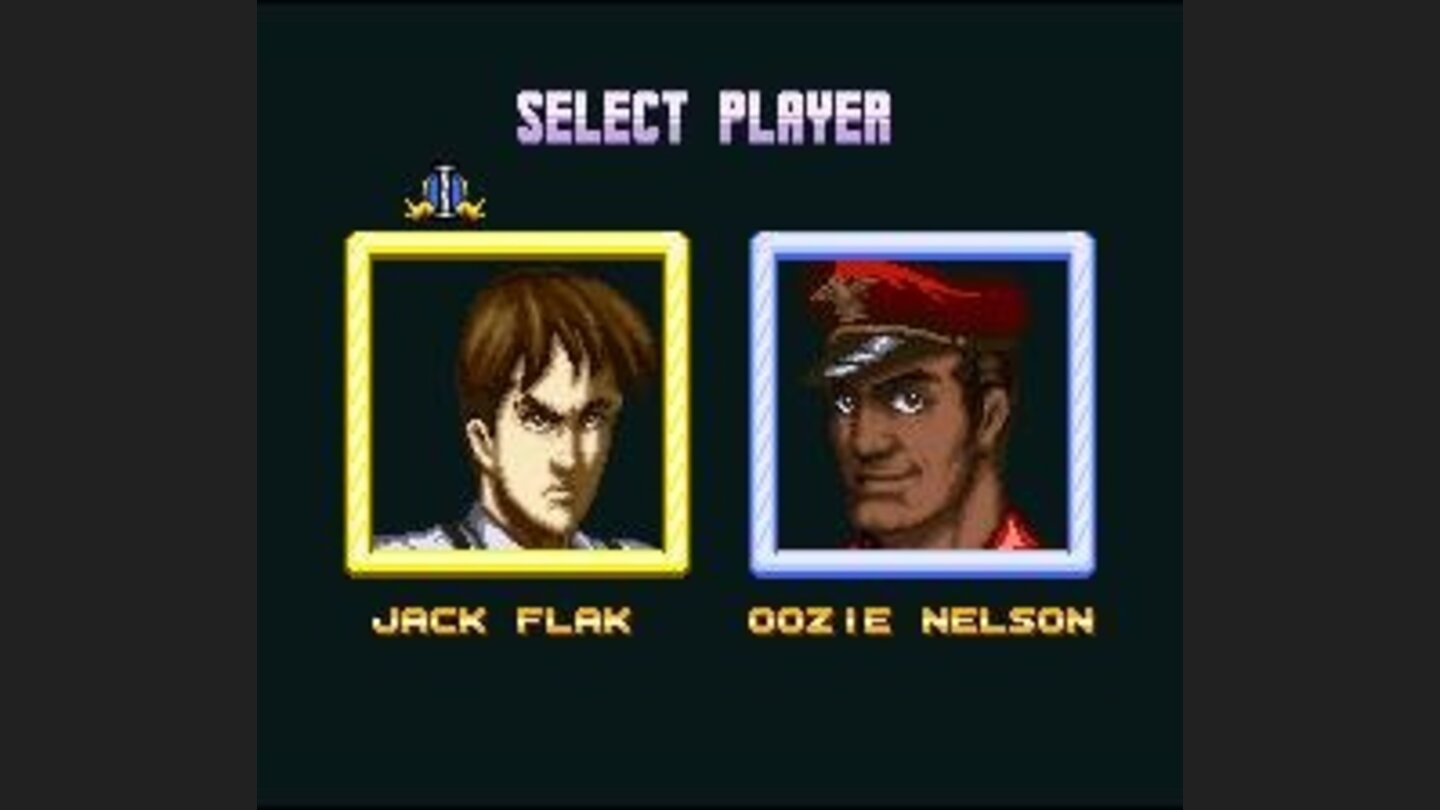The height and width of the screenshot is (810, 1440).
Task: Click the OOZIE NELSON name label
Action: tap(920, 620)
